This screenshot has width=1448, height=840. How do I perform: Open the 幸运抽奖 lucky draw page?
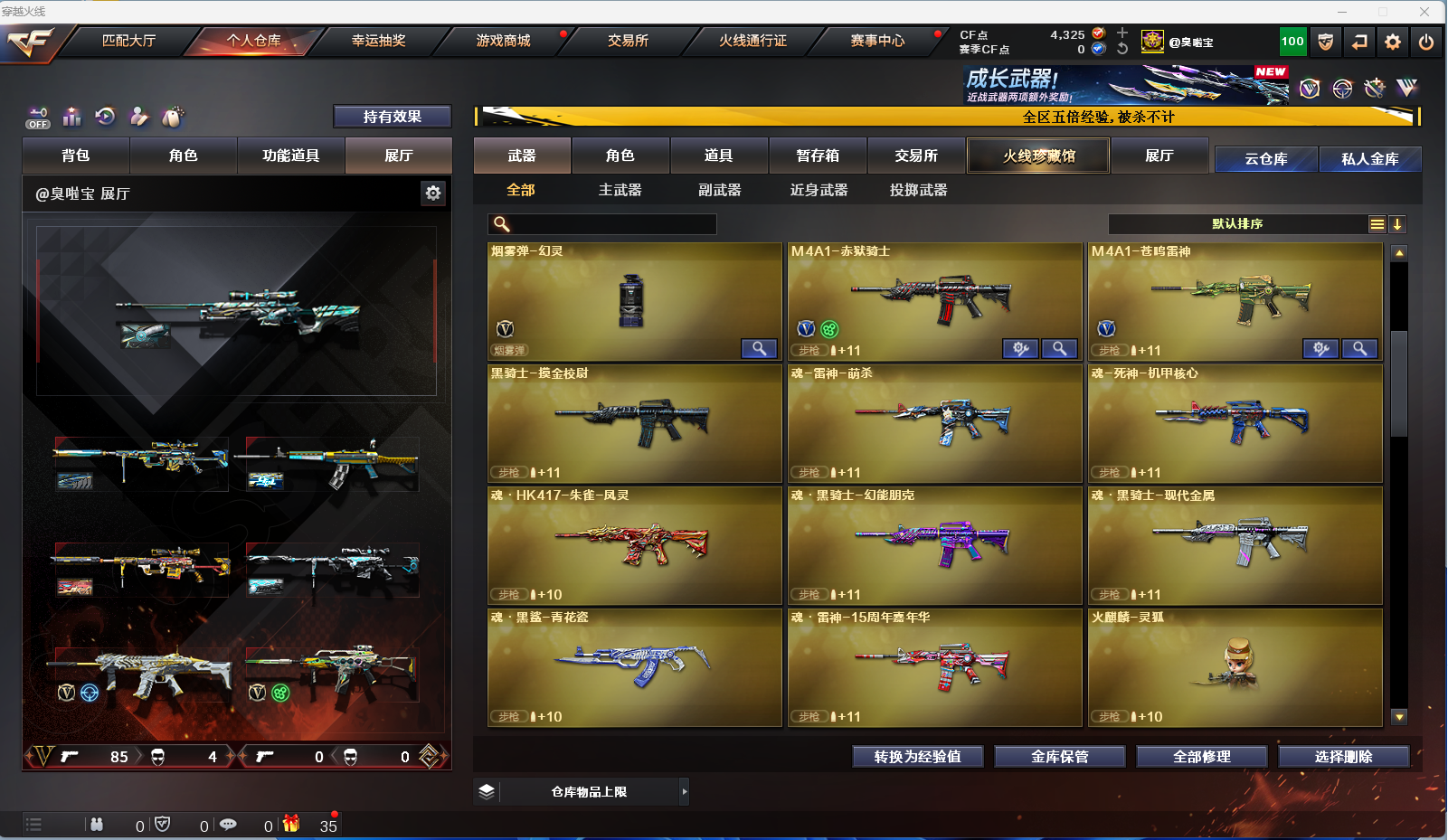point(378,41)
